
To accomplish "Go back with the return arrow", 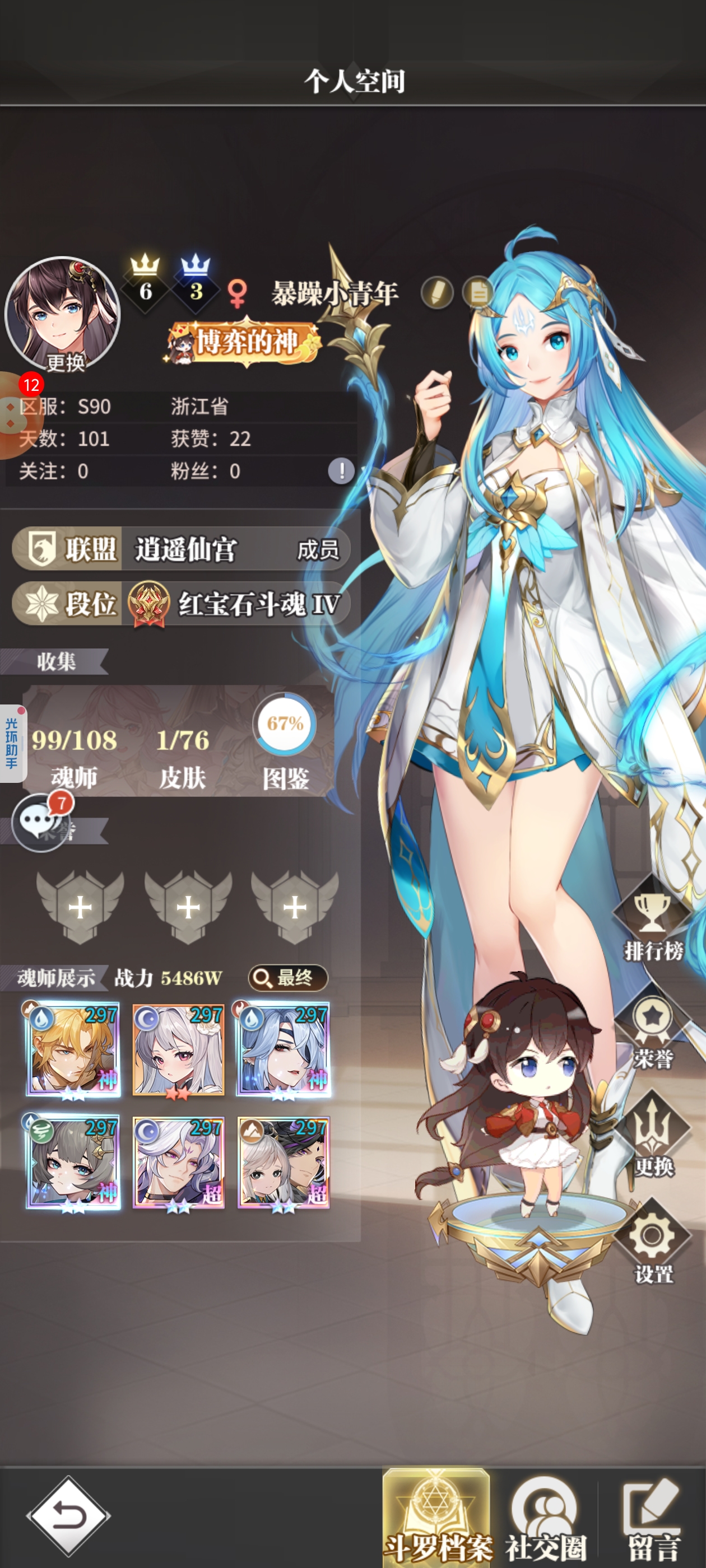I will click(68, 1516).
